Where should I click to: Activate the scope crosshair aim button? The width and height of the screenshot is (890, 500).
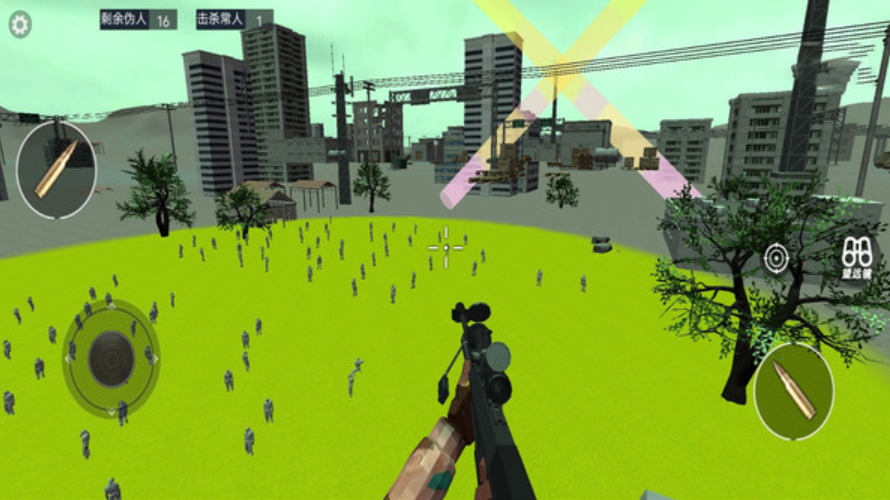pyautogui.click(x=776, y=258)
